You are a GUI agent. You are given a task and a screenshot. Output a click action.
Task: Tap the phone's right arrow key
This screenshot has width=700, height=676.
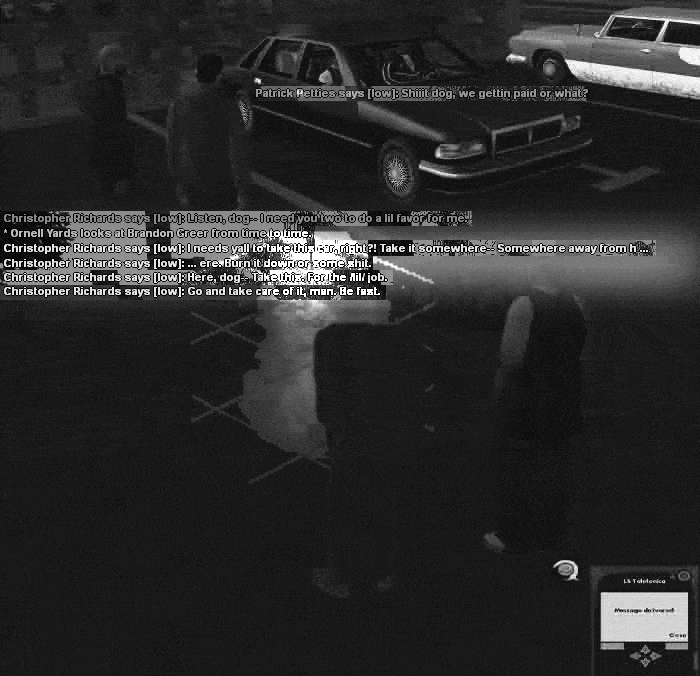[x=655, y=657]
